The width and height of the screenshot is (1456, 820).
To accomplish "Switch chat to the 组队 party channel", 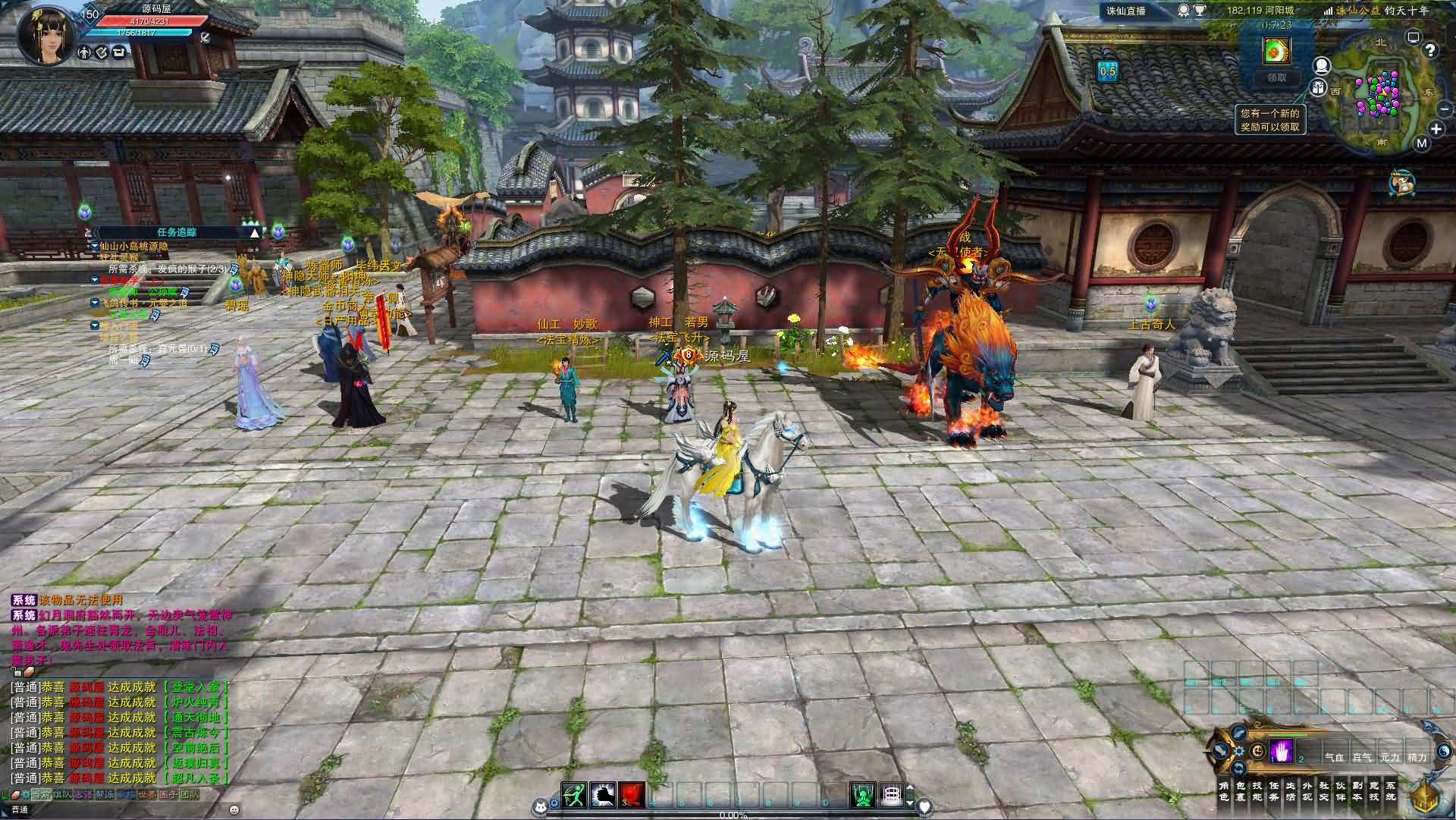I will 62,794.
